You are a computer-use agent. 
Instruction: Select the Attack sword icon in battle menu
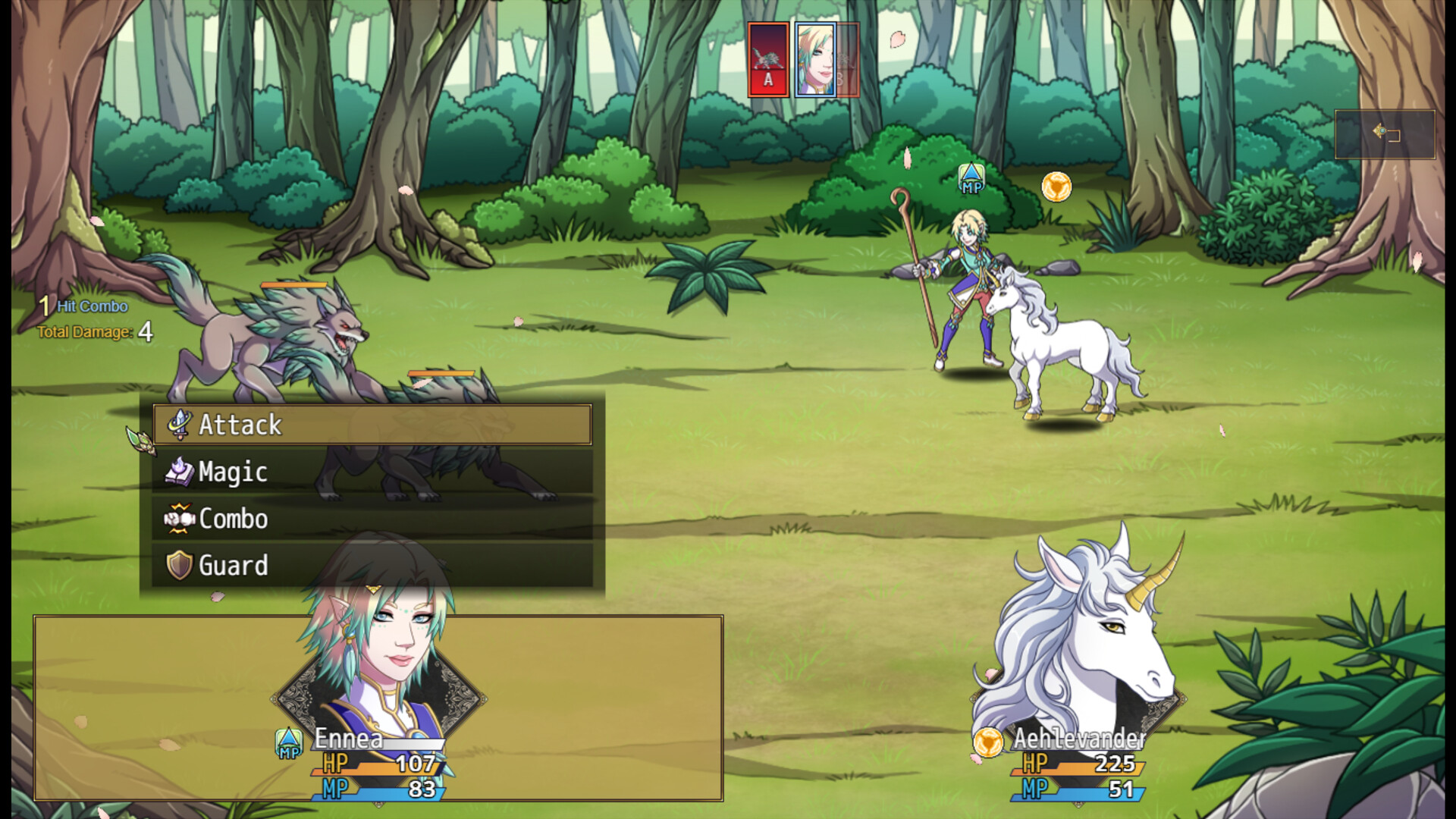pyautogui.click(x=179, y=425)
